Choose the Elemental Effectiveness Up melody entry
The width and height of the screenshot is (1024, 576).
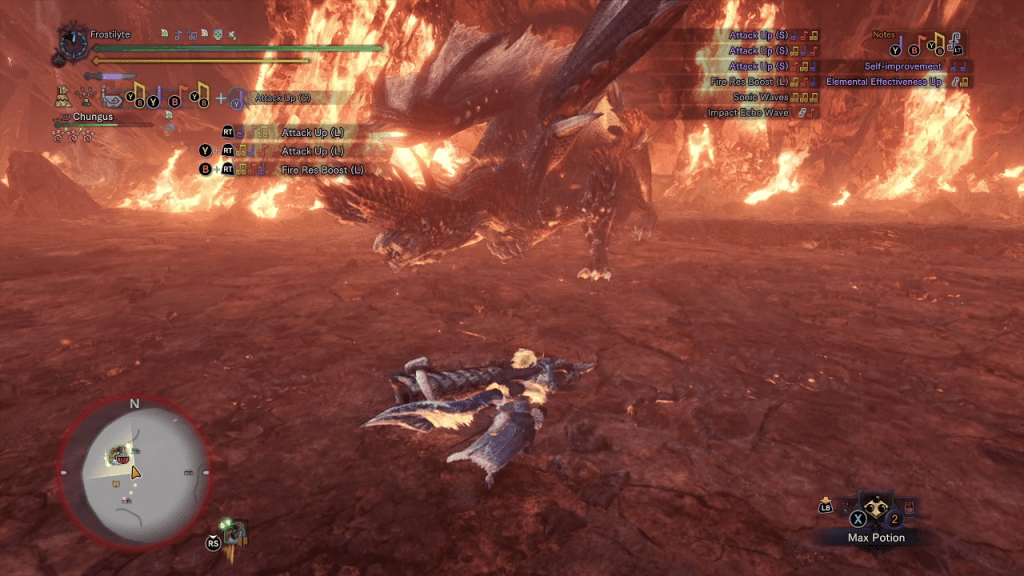pyautogui.click(x=884, y=82)
